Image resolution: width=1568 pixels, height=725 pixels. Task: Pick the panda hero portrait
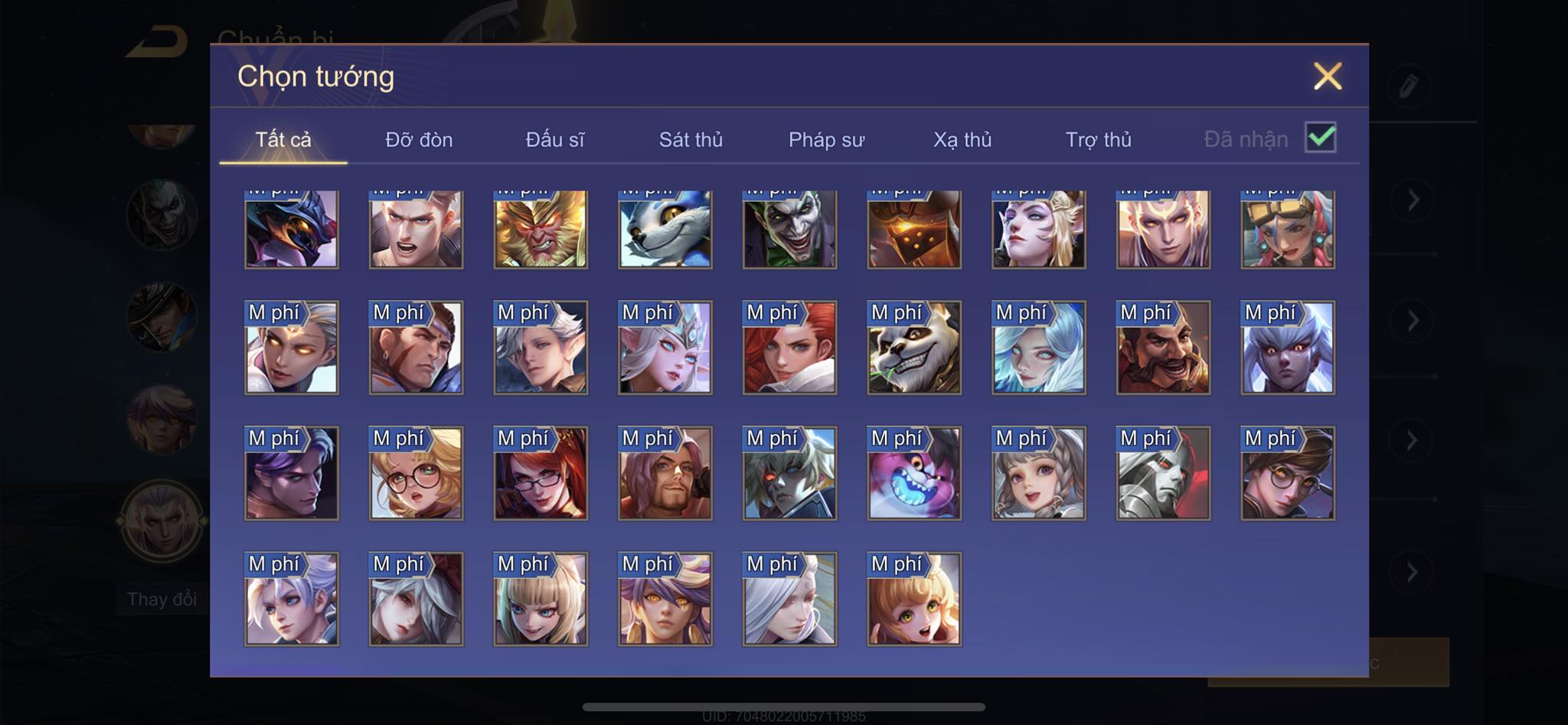914,348
